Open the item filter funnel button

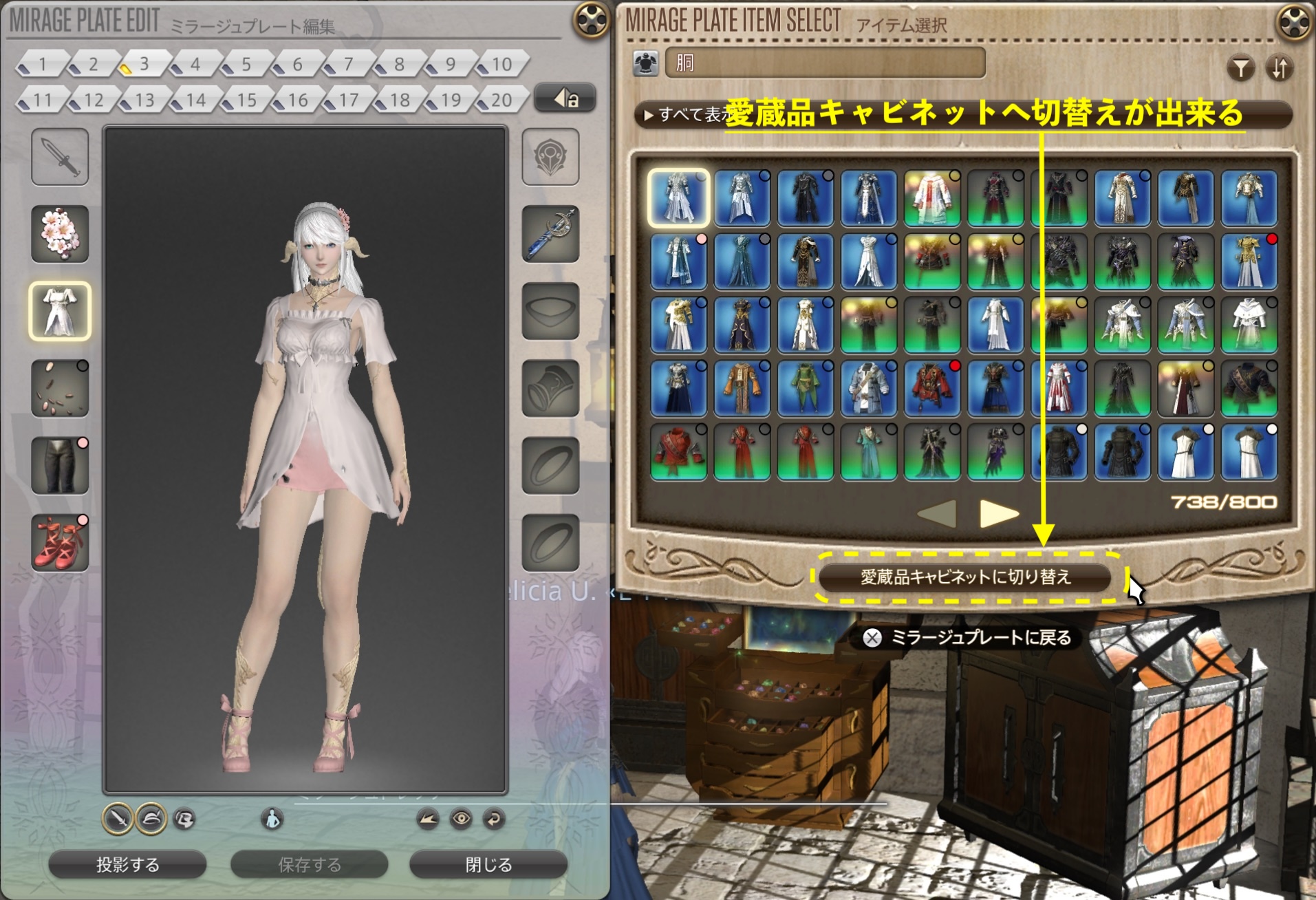pos(1240,68)
